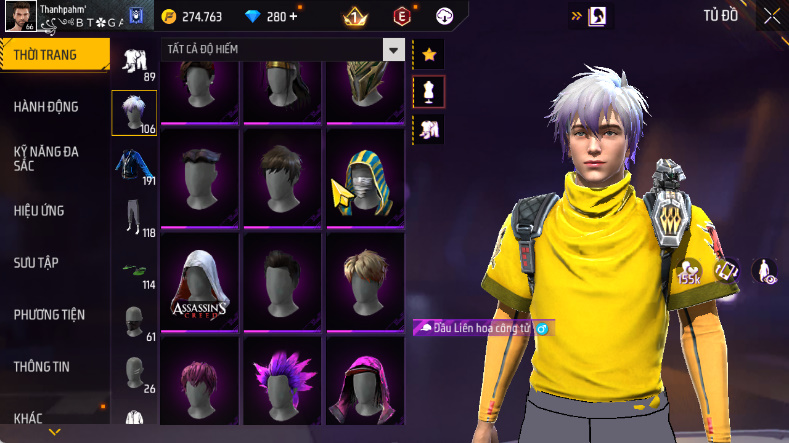
Task: Close the wardrobe with the X button
Action: pos(772,15)
